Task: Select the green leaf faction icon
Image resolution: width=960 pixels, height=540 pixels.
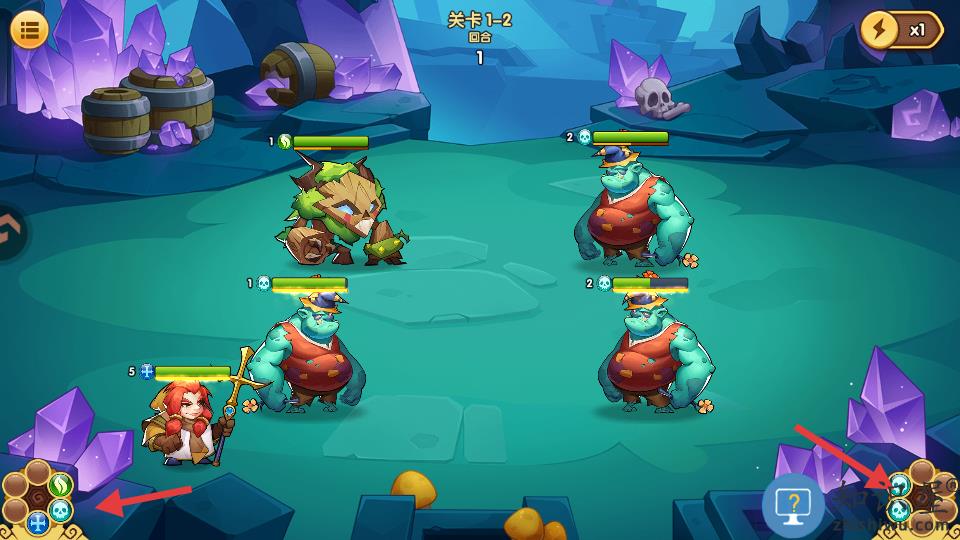Action: point(60,485)
